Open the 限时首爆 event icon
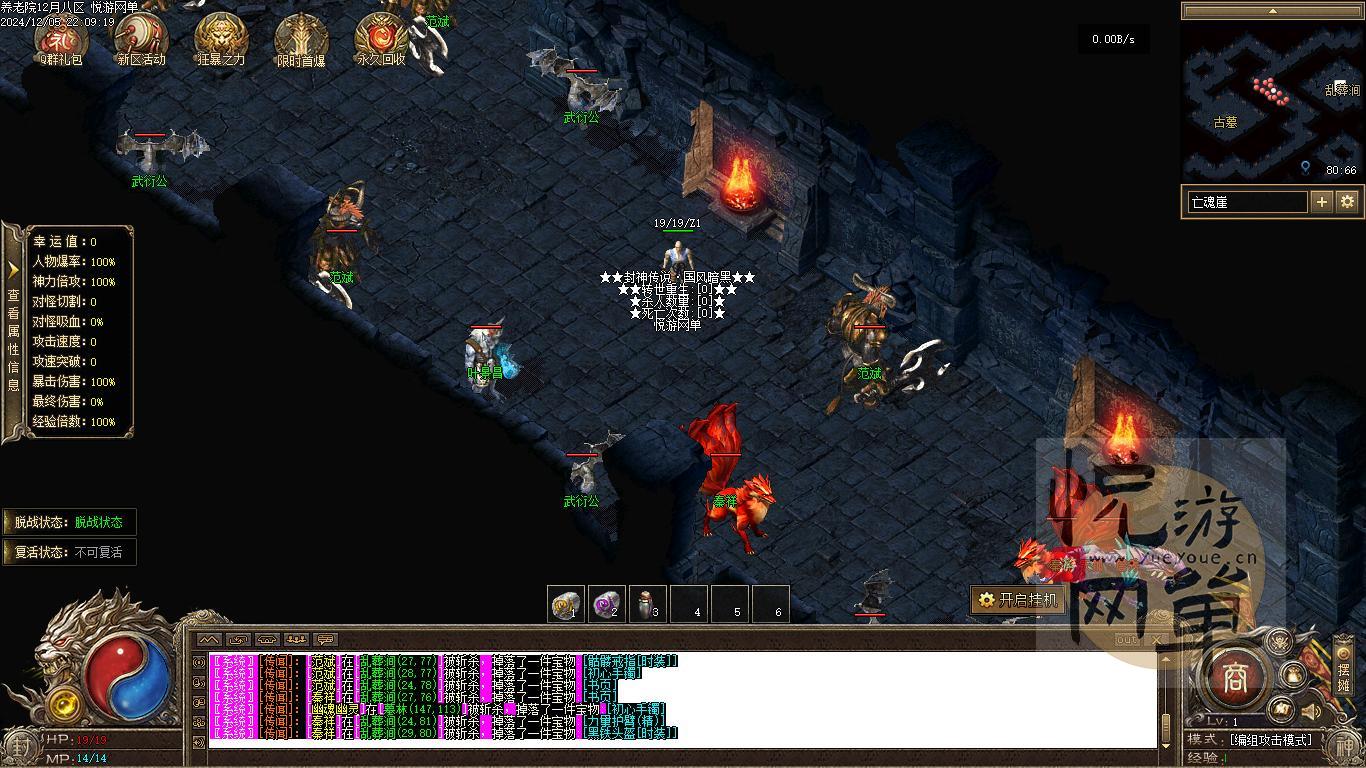 point(301,38)
